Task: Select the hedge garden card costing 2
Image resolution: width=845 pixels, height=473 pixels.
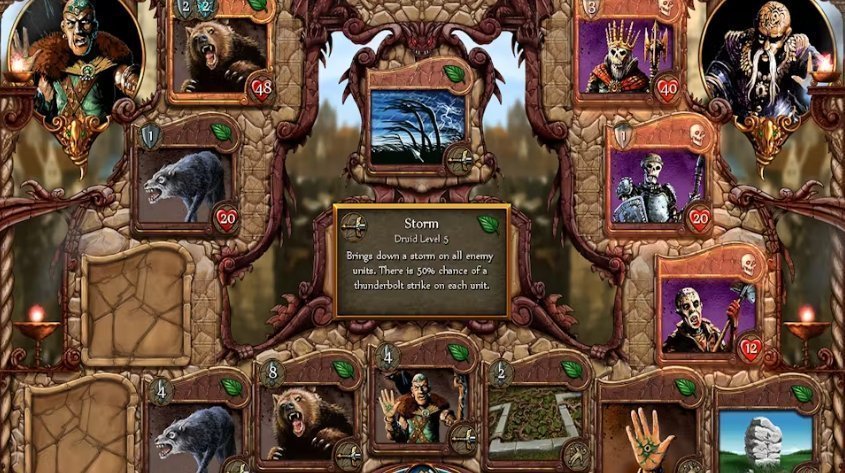Action: point(534,425)
